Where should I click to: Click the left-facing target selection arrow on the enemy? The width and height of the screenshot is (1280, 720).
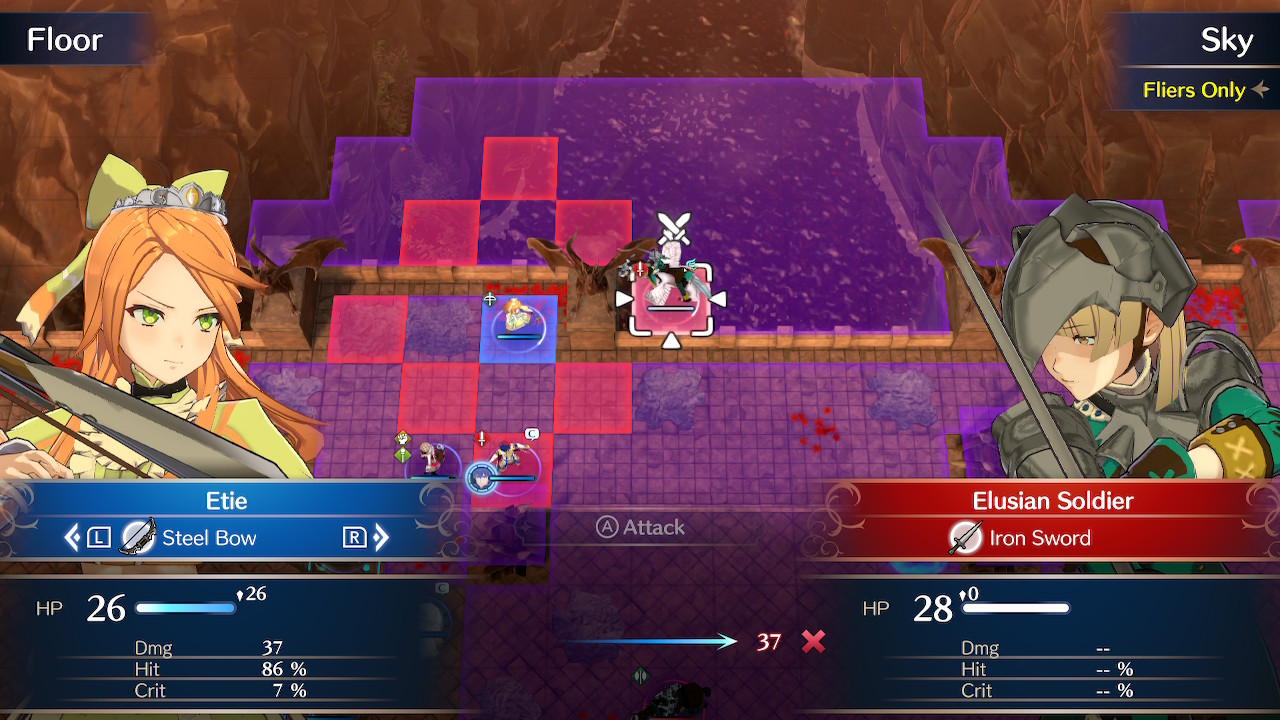point(623,297)
